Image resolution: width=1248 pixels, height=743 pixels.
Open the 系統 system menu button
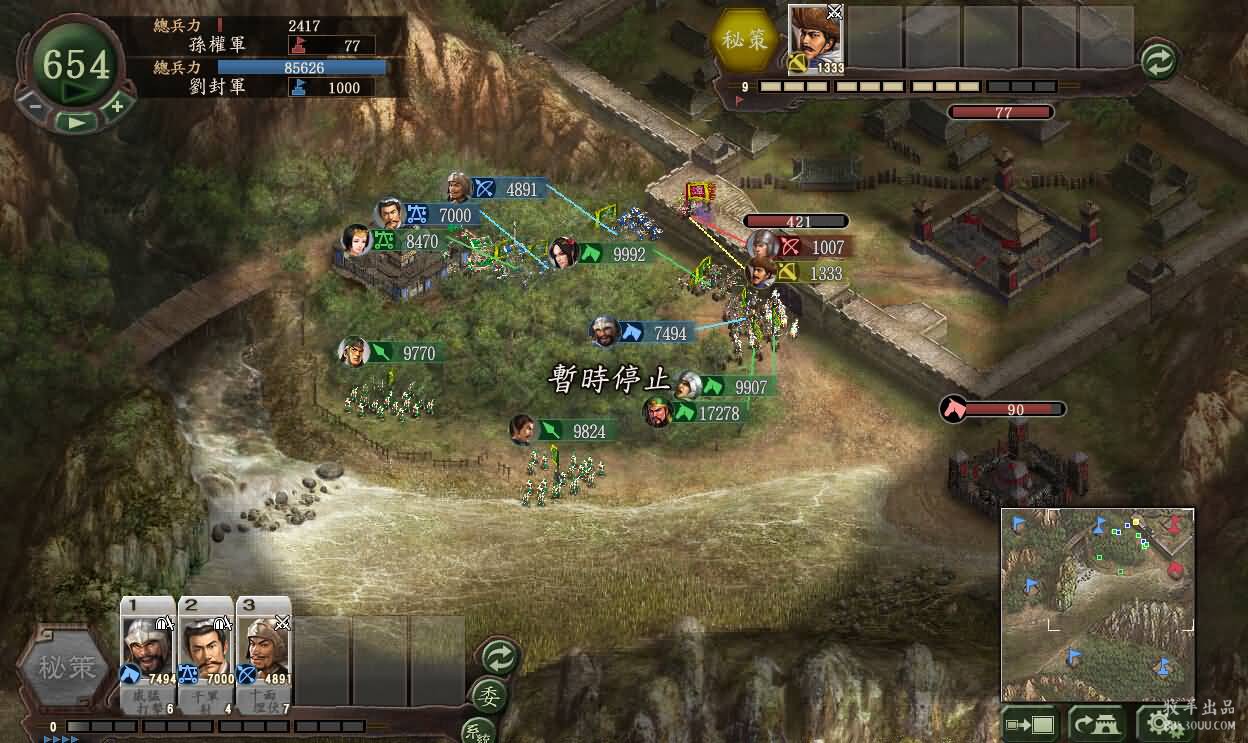point(478,730)
